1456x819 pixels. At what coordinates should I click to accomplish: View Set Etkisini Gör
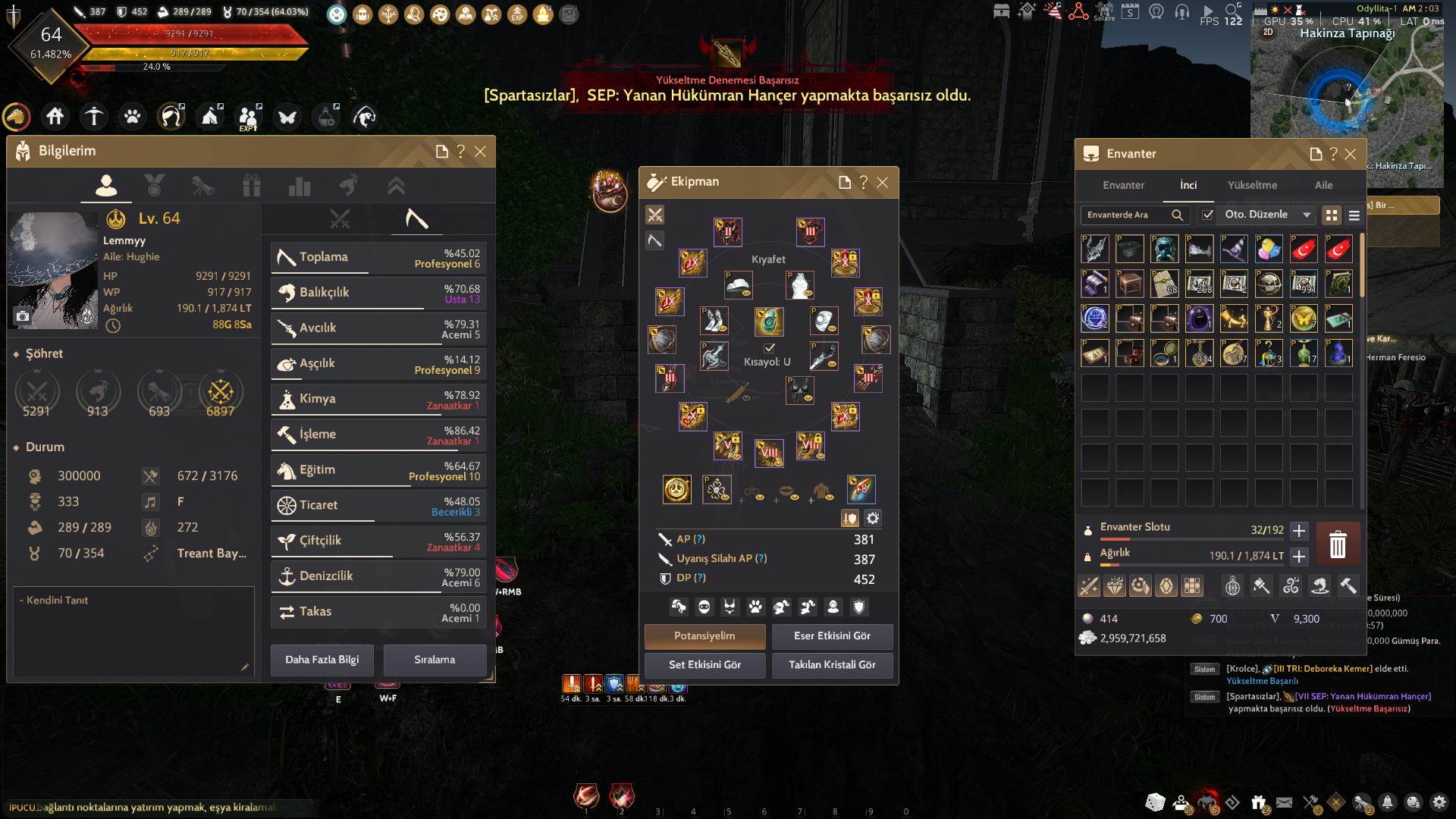click(x=704, y=665)
